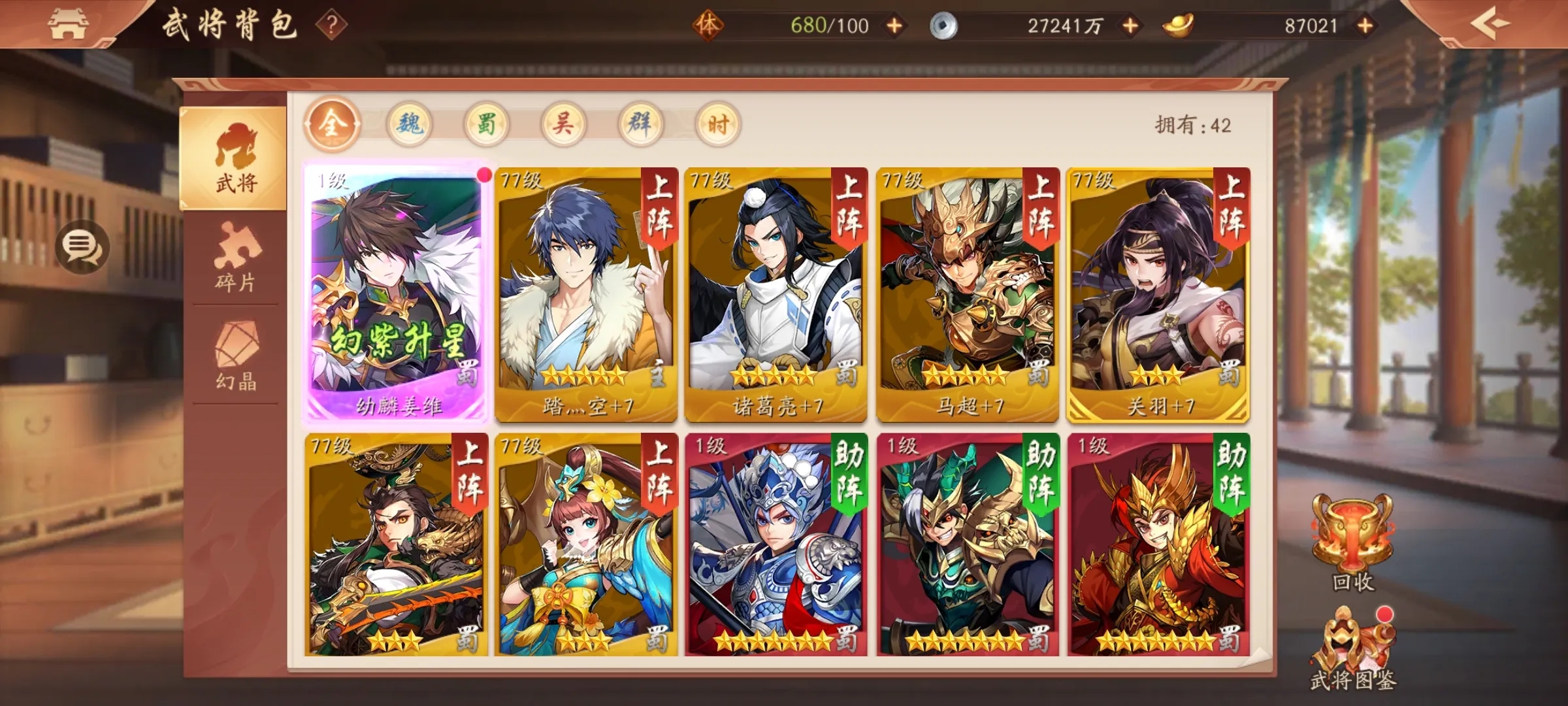Open the question mark help
The width and height of the screenshot is (1568, 706).
331,25
